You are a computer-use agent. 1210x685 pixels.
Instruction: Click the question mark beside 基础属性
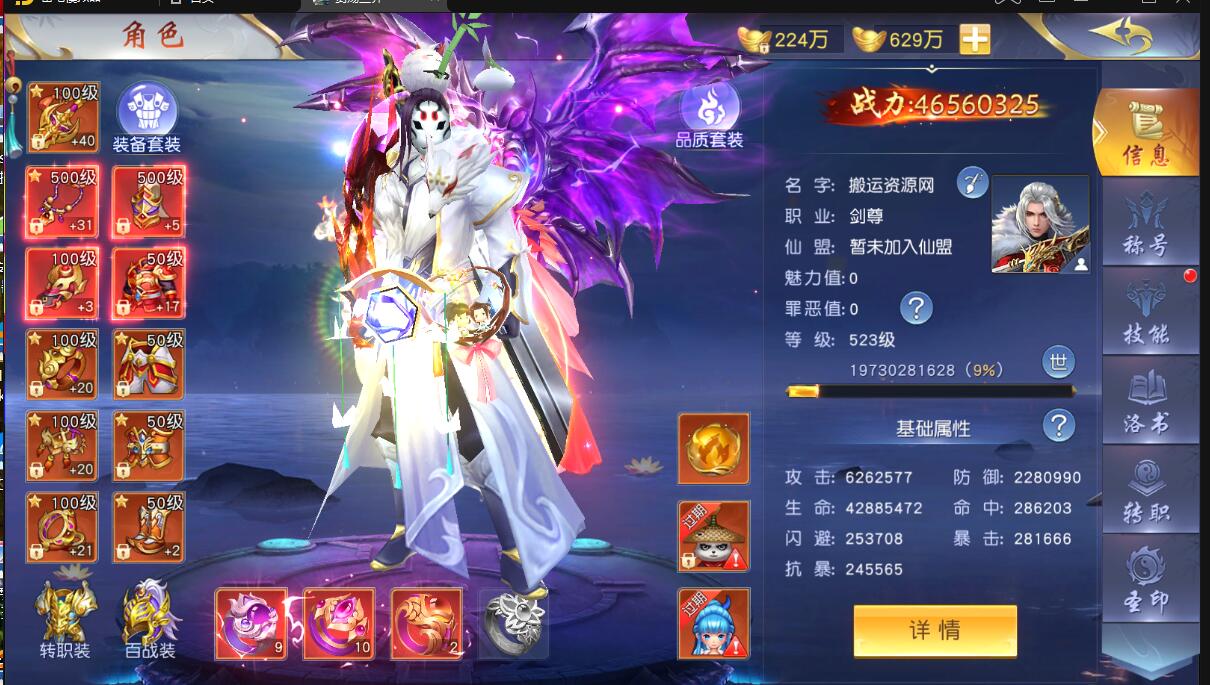click(x=1058, y=427)
